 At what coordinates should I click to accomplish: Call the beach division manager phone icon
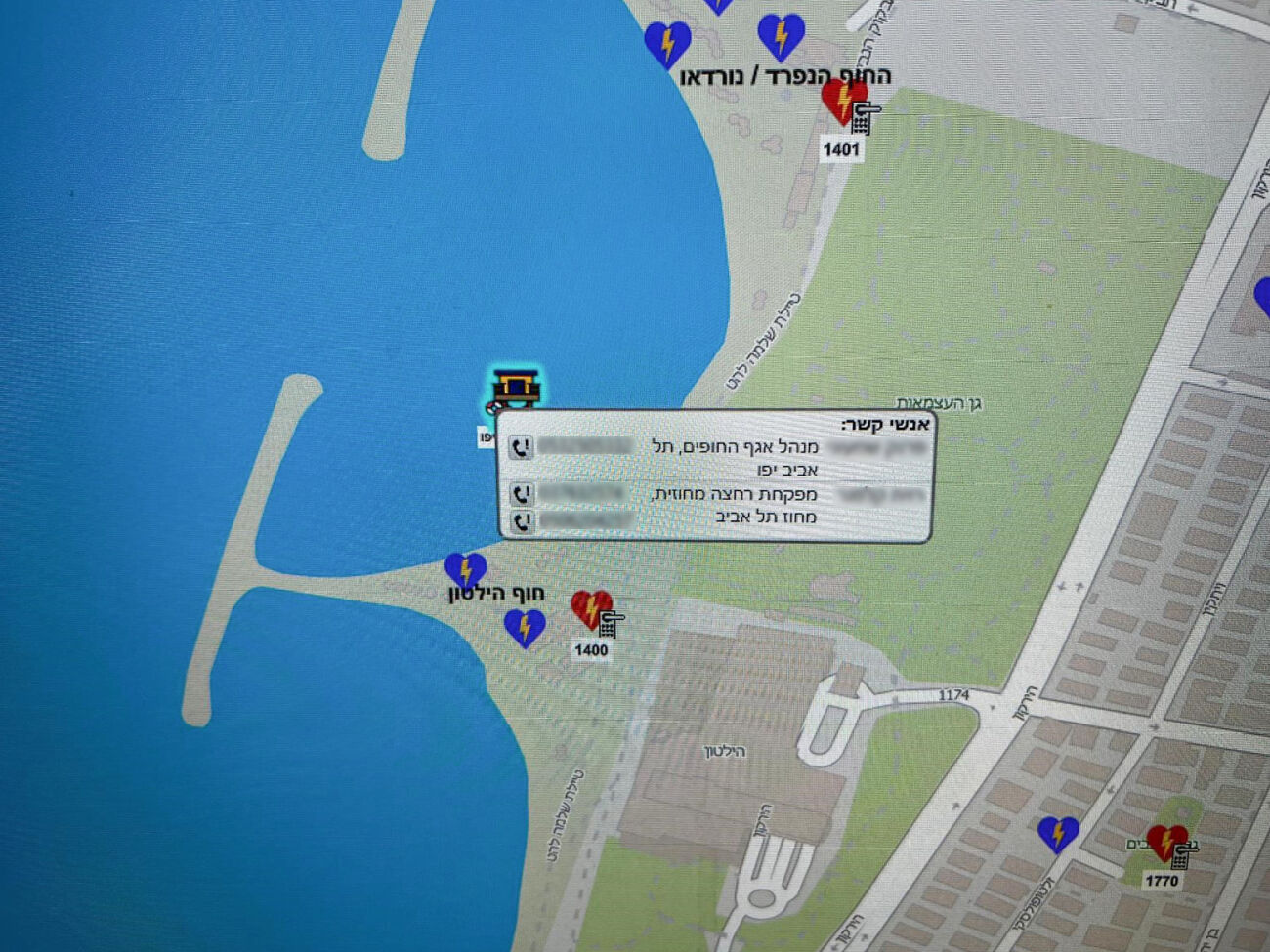(x=522, y=447)
